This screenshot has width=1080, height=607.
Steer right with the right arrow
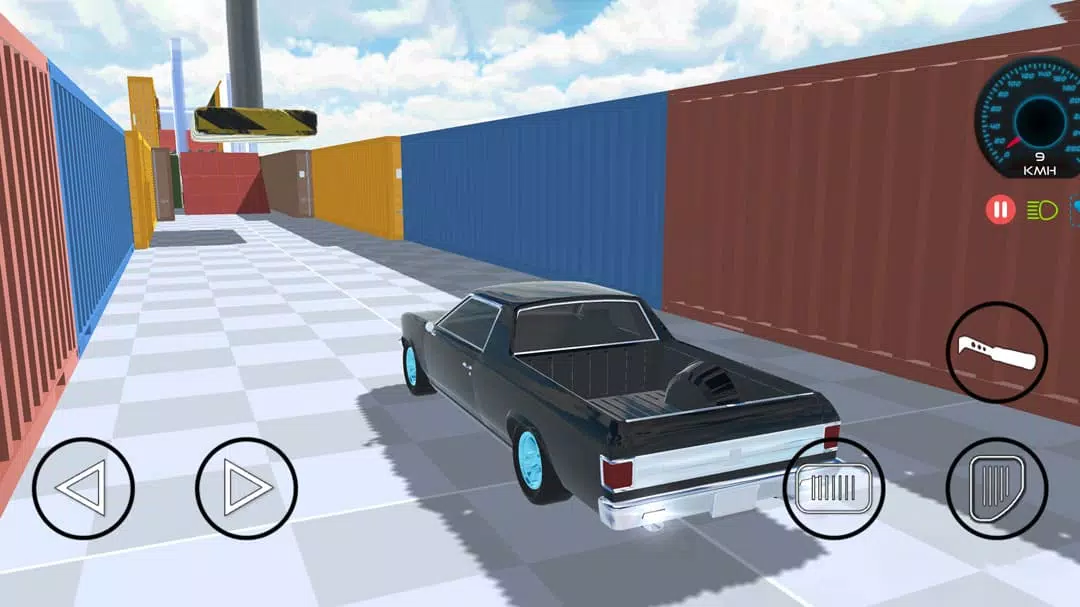(x=246, y=488)
